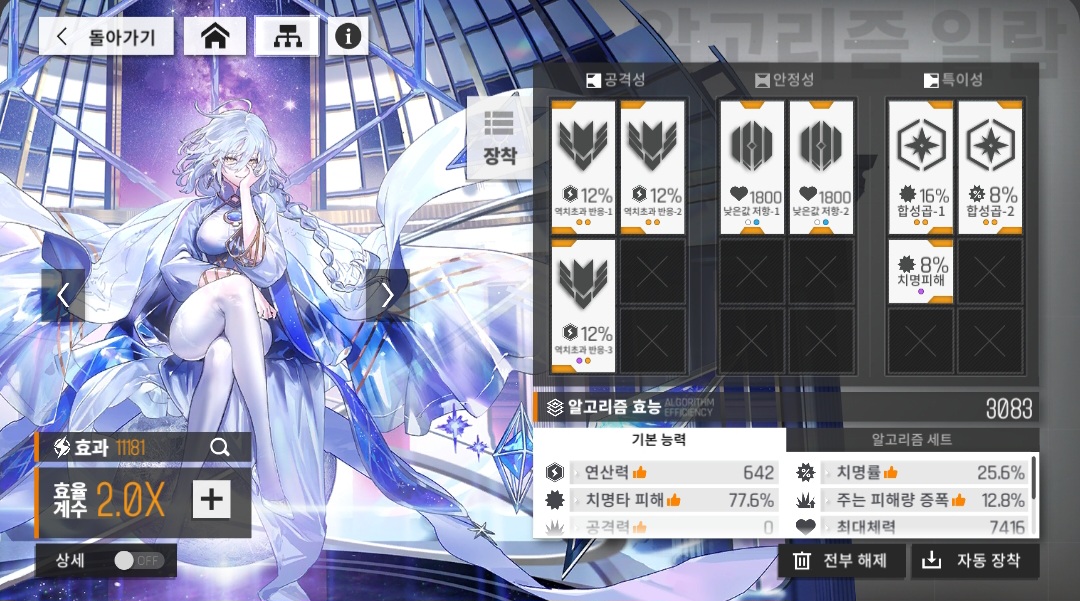Viewport: 1080px width, 601px height.
Task: Increase the 효율 계수 with plus button
Action: click(210, 500)
